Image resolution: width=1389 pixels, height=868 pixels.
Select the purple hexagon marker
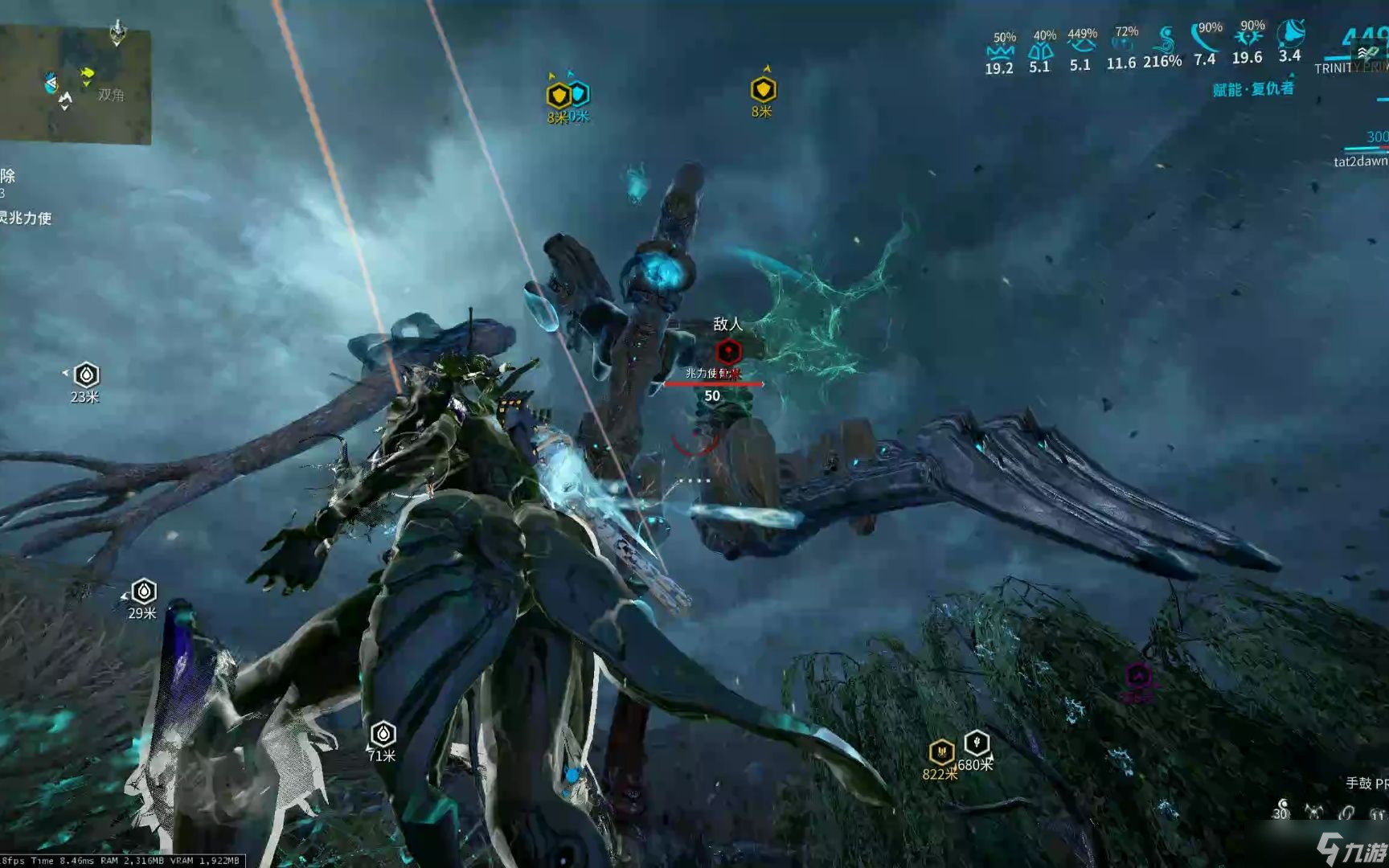point(1138,677)
